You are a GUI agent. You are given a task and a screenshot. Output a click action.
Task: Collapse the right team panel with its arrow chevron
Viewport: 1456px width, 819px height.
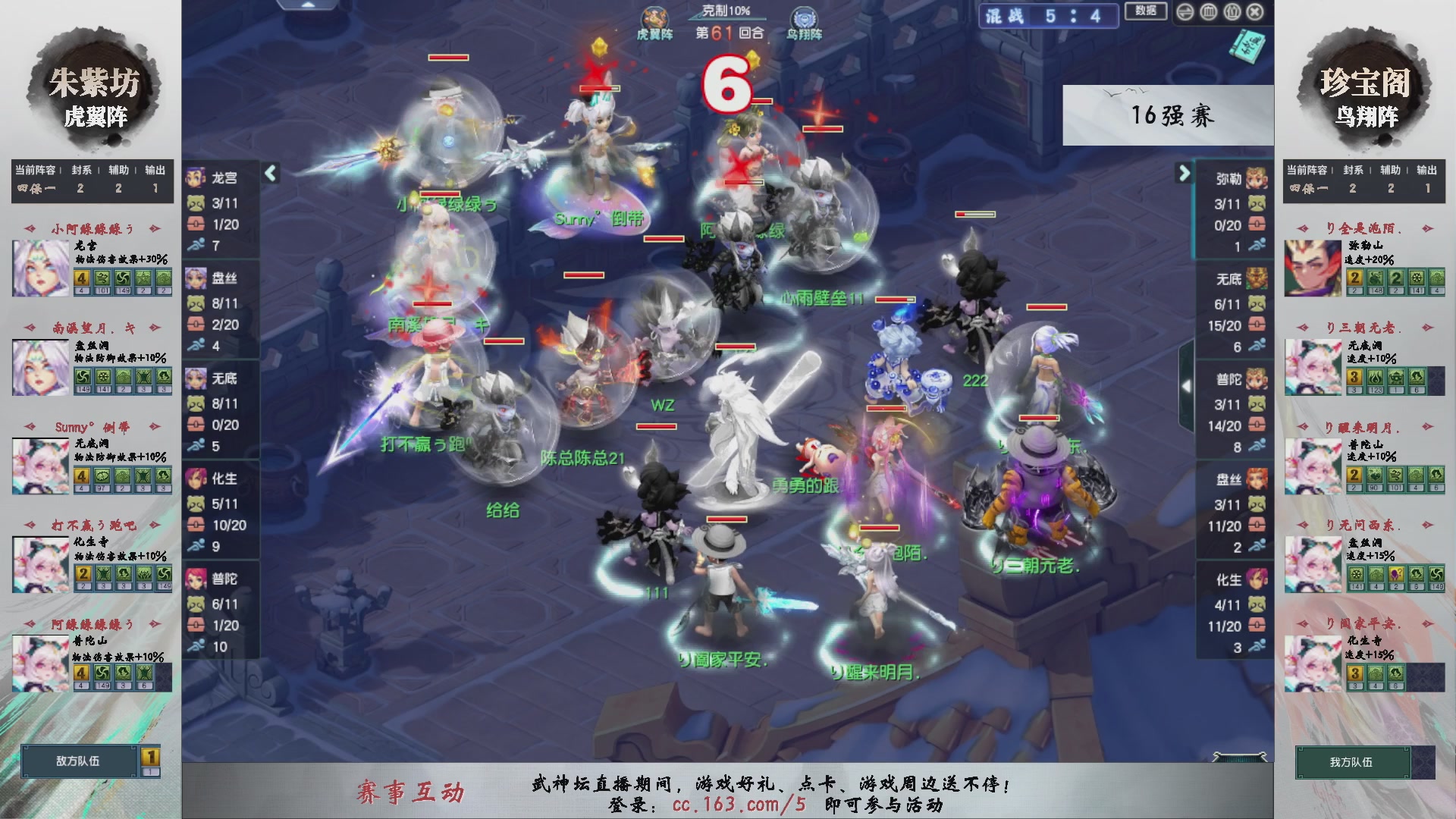click(x=1183, y=173)
